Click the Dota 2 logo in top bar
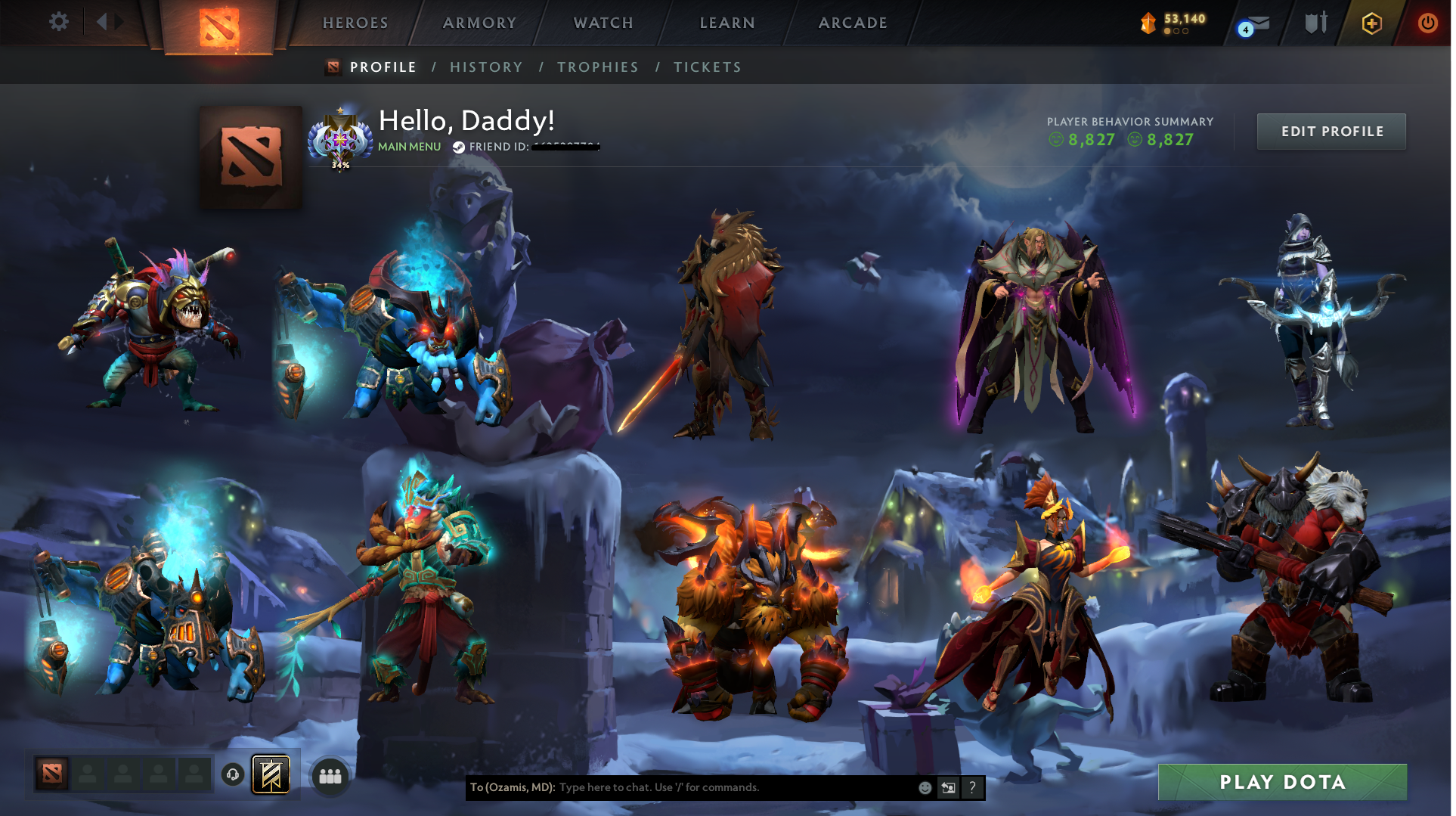1456x816 pixels. point(218,25)
